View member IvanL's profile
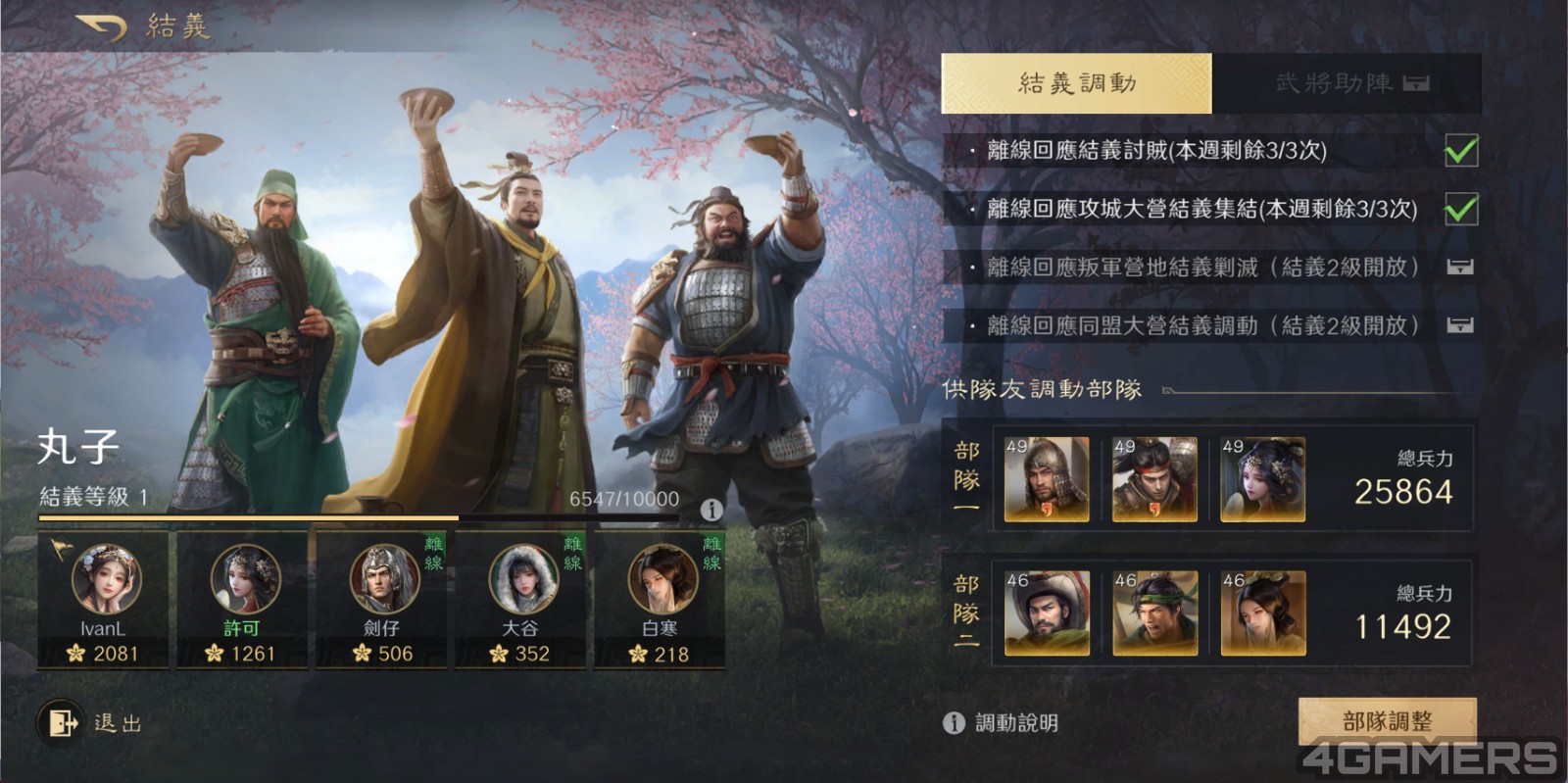 pyautogui.click(x=104, y=600)
